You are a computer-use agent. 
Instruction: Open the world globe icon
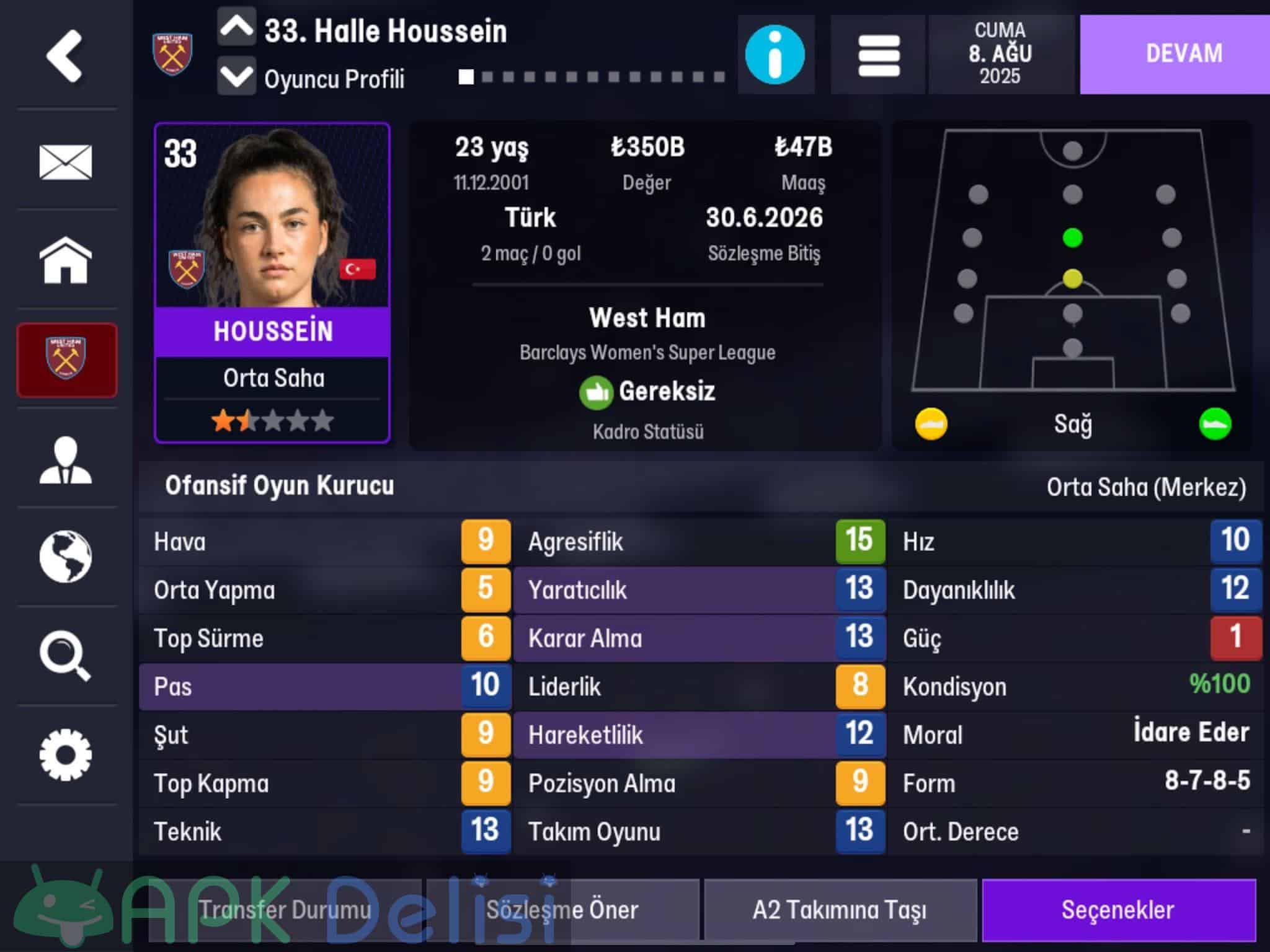click(65, 557)
